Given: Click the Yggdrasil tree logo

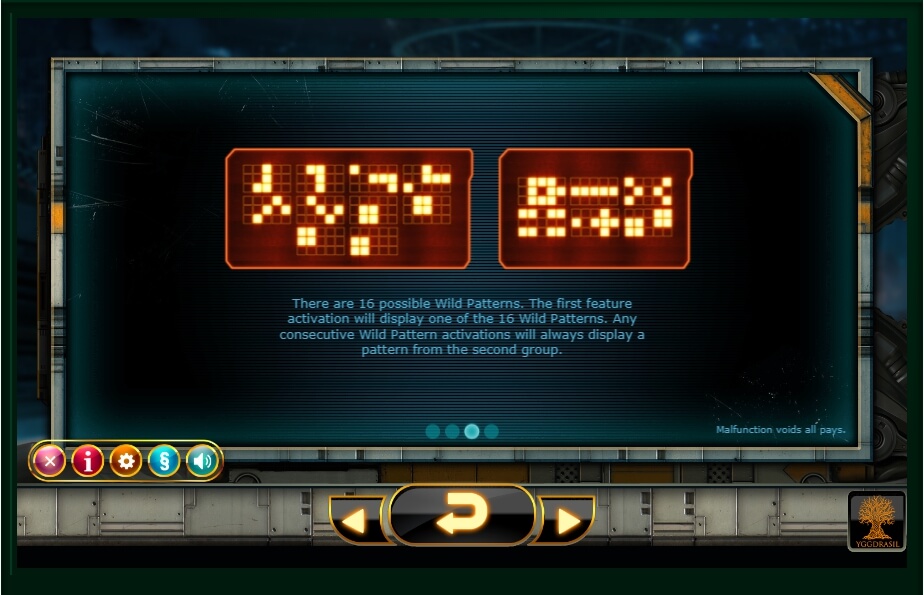Looking at the screenshot, I should click(876, 520).
